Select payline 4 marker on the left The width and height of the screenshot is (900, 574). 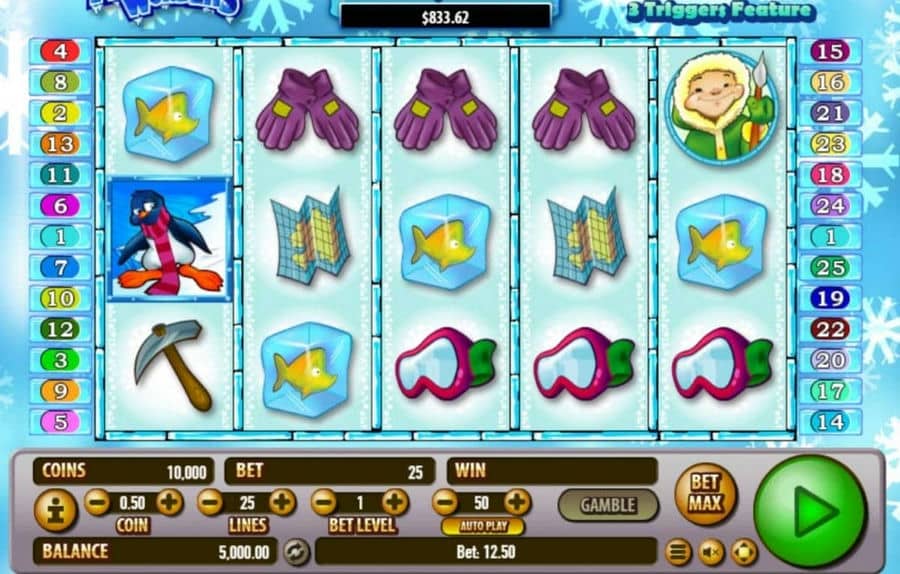pyautogui.click(x=60, y=51)
